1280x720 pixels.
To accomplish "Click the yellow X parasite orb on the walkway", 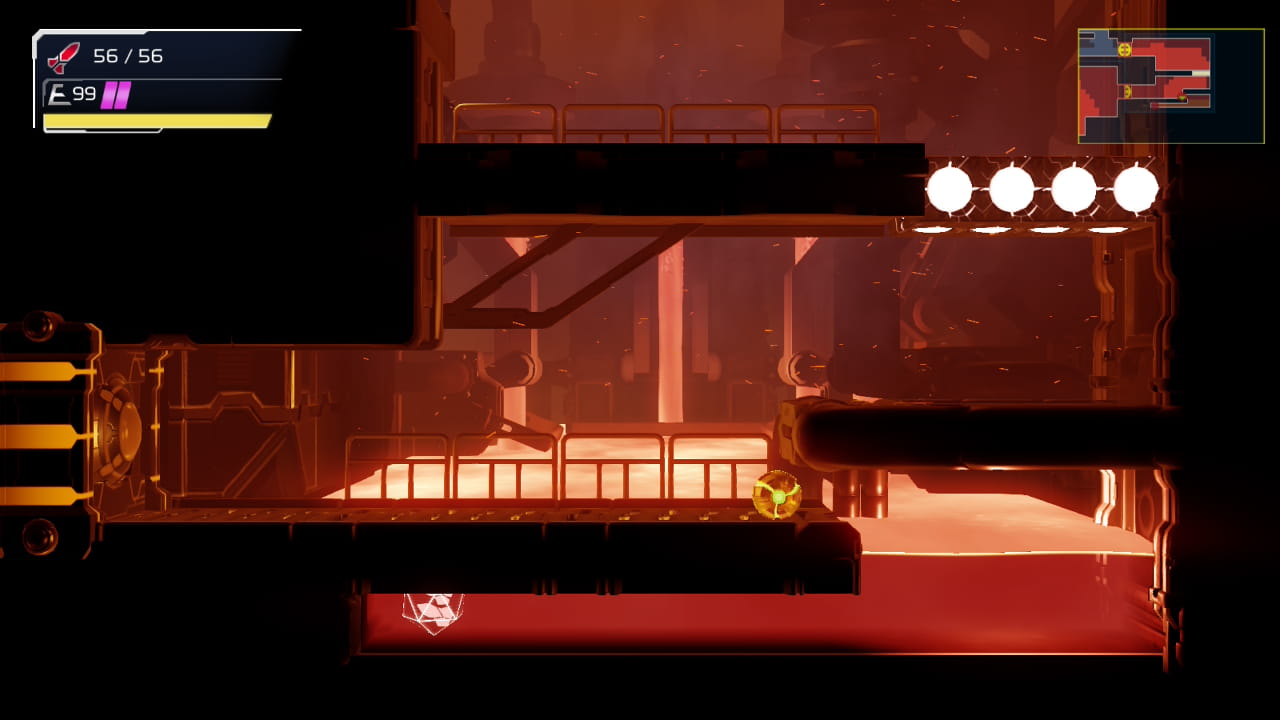I will coord(778,497).
